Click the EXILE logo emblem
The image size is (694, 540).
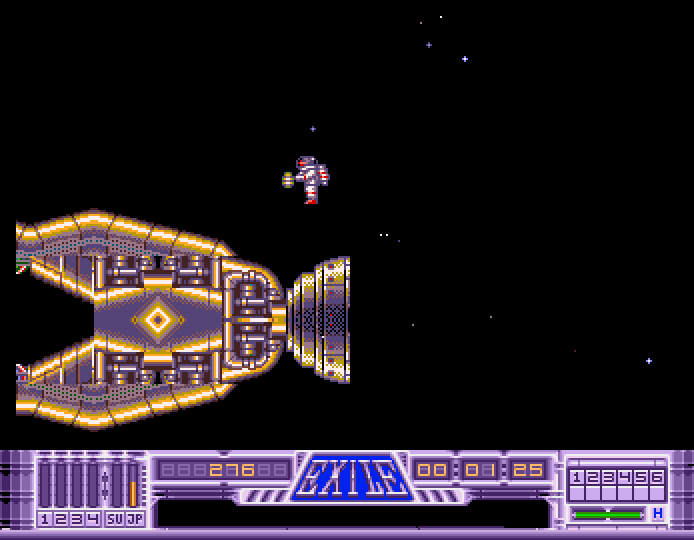351,477
